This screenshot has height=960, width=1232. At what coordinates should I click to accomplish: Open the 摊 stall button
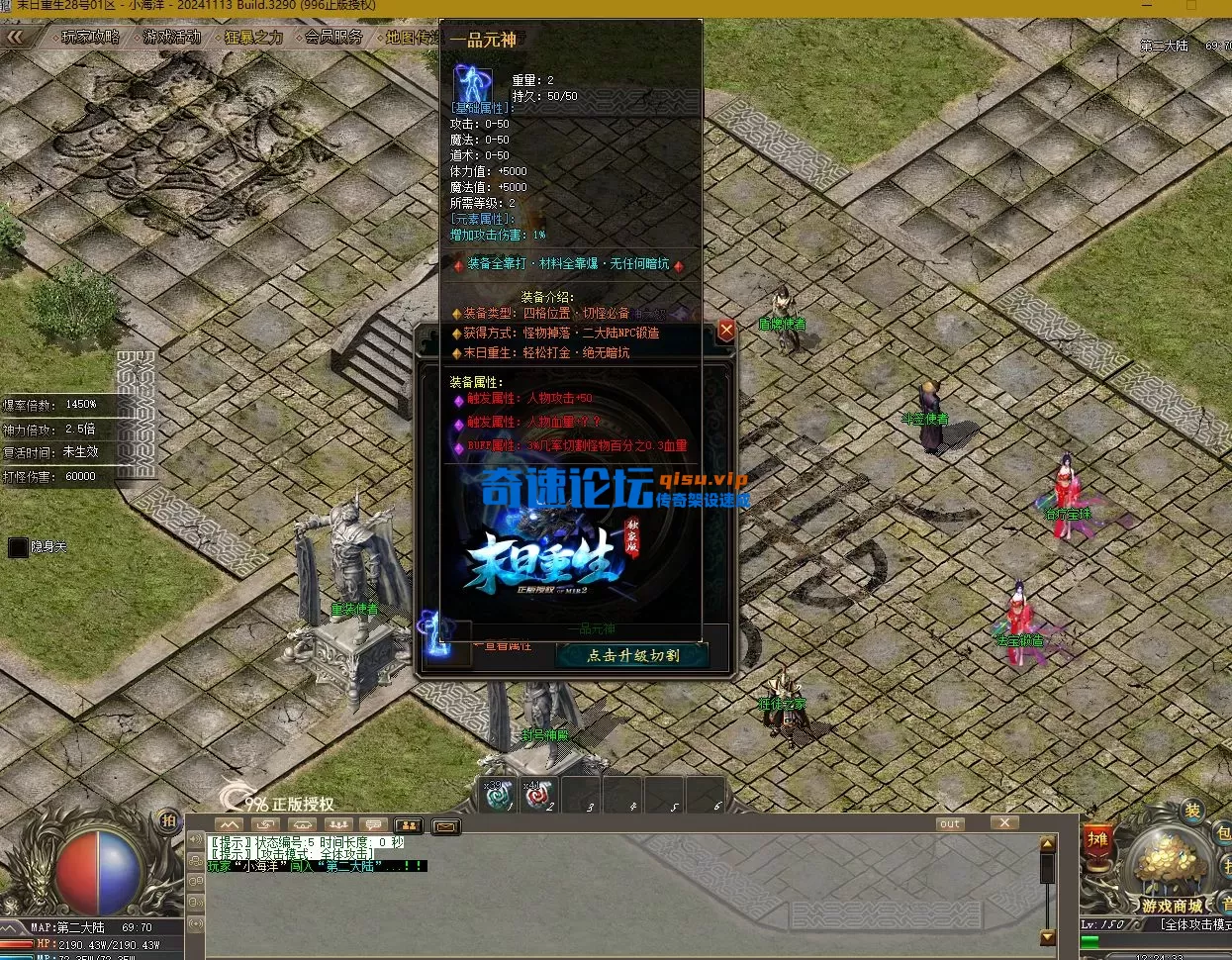[x=1097, y=839]
